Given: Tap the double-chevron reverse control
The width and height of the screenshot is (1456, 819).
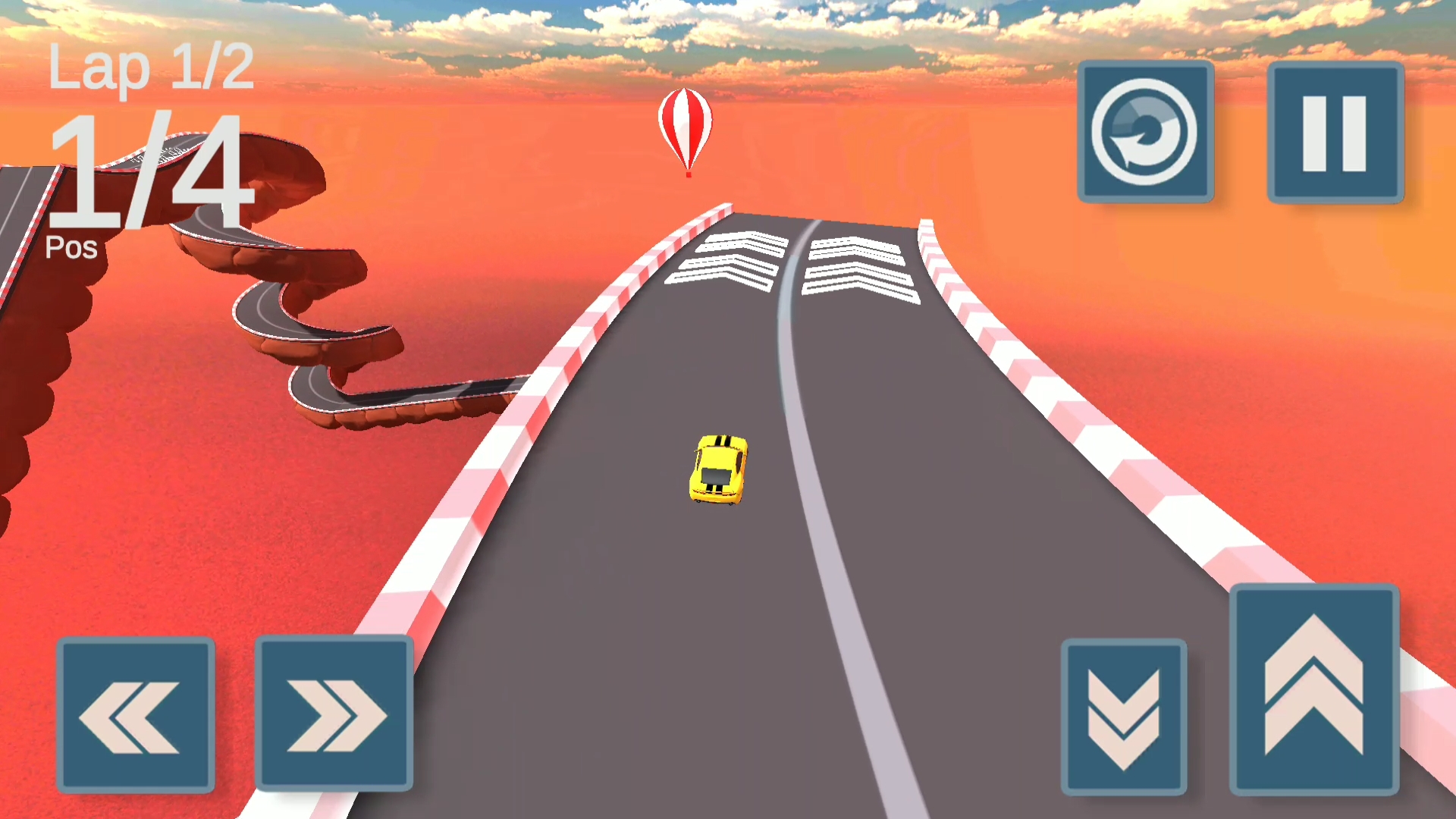Looking at the screenshot, I should 1124,717.
